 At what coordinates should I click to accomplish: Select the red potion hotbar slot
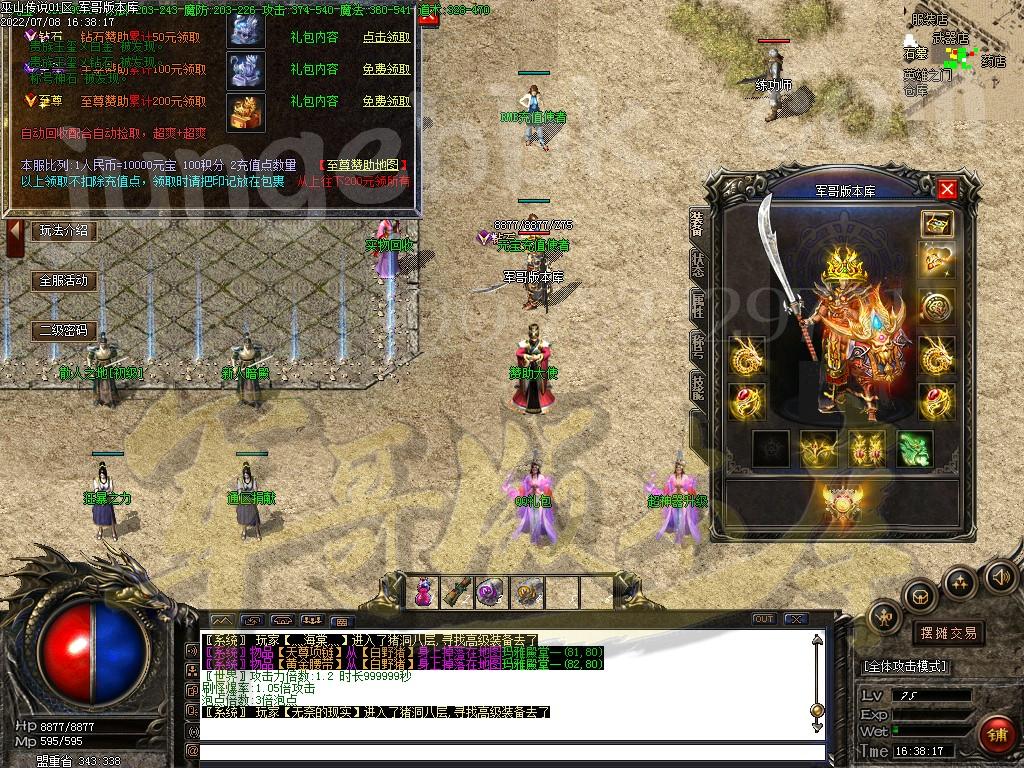click(424, 592)
